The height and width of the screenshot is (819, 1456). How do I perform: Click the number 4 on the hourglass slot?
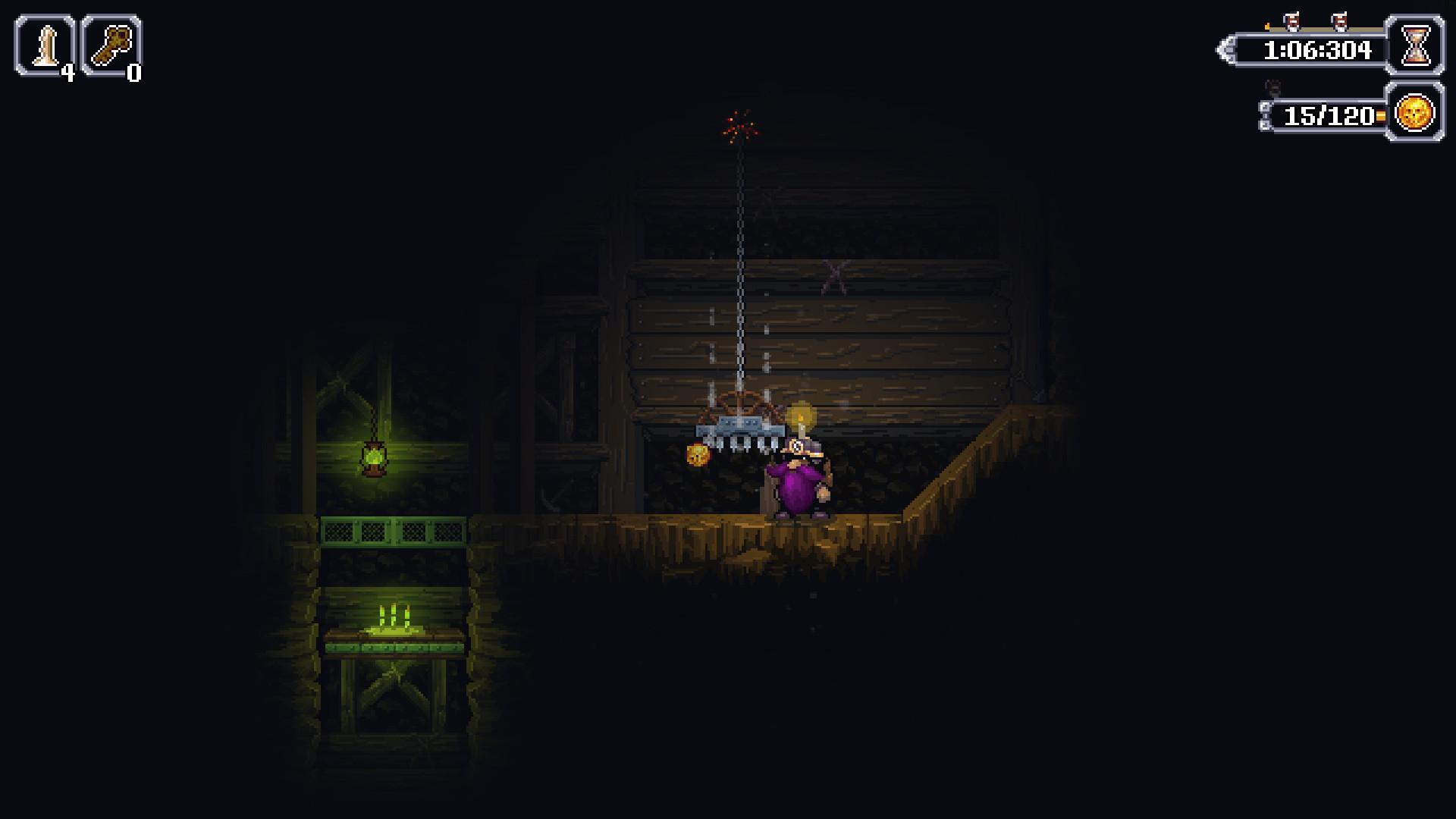pyautogui.click(x=67, y=72)
